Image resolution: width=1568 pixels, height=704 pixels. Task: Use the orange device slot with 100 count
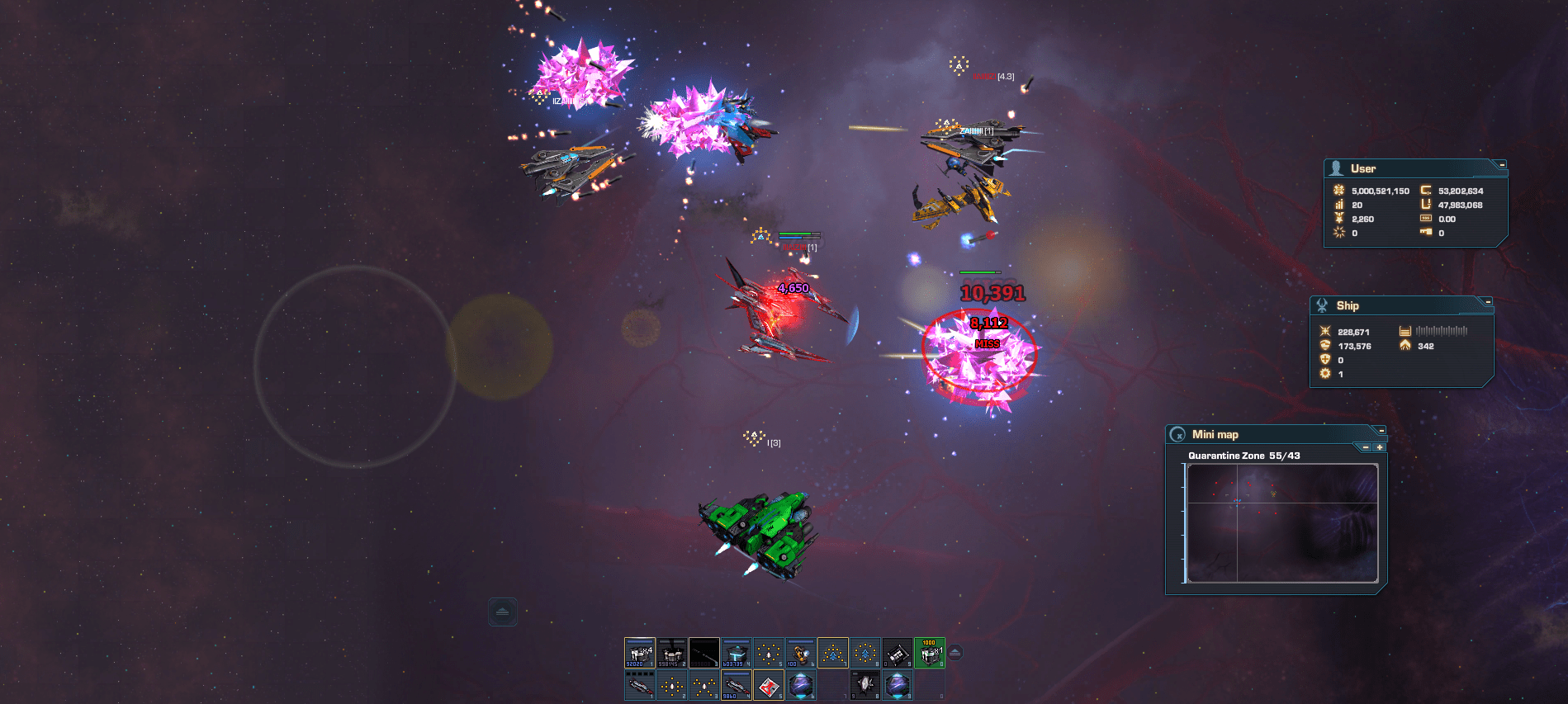tap(800, 653)
